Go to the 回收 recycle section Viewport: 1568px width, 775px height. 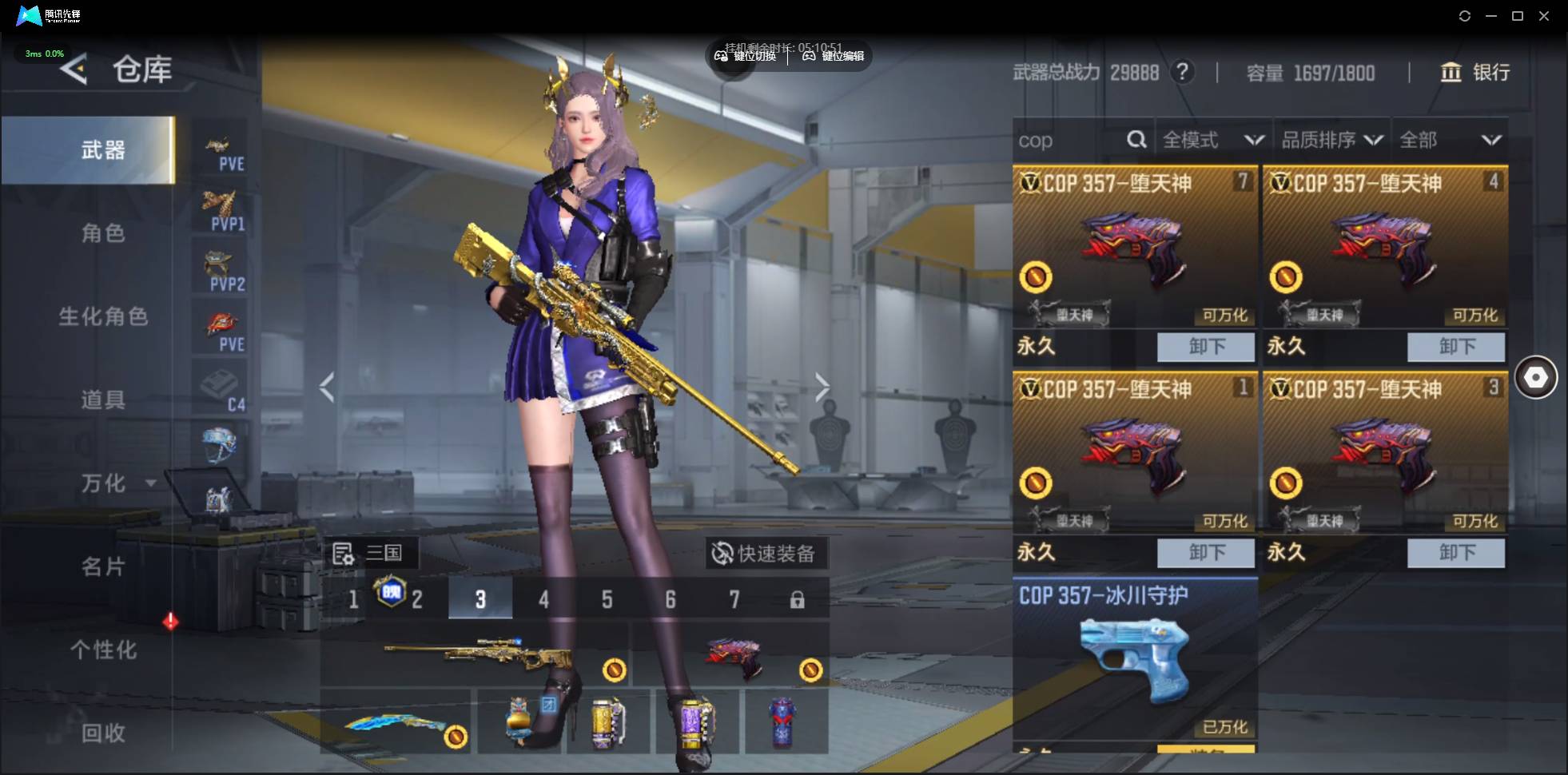click(103, 733)
